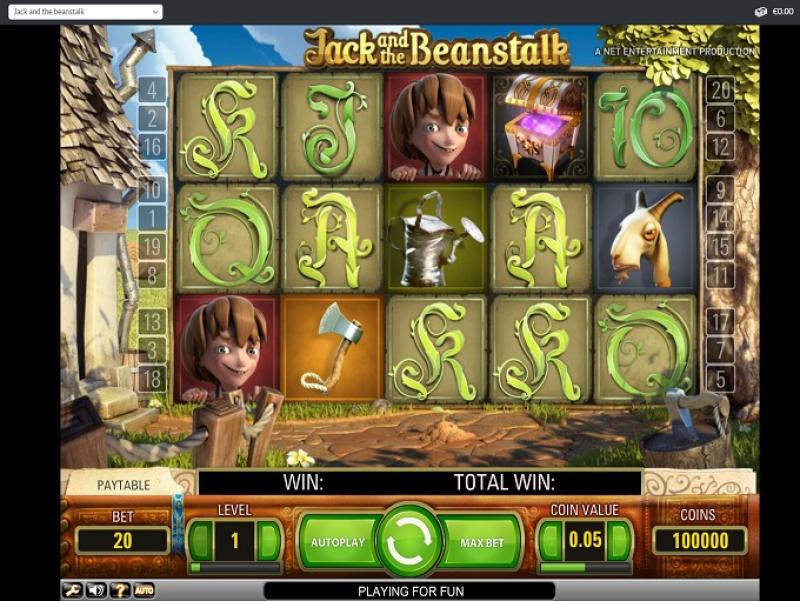Click the small AUTO icon
This screenshot has height=601, width=800.
(144, 590)
